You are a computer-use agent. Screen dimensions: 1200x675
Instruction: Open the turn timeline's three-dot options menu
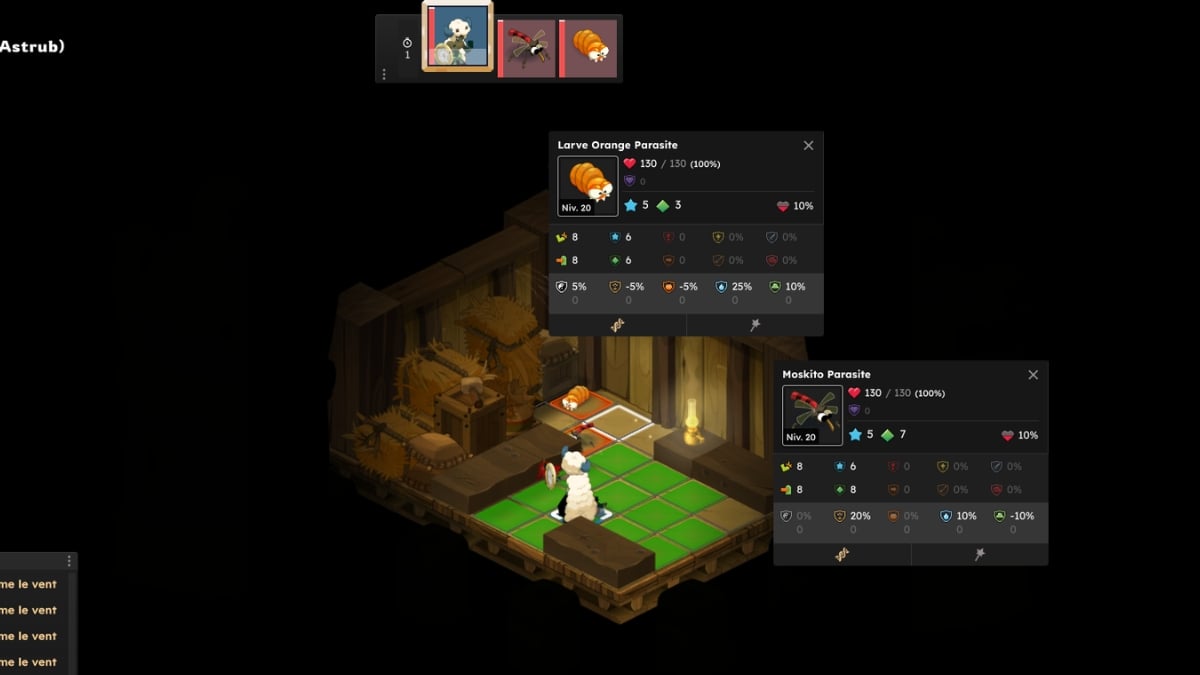pos(384,74)
